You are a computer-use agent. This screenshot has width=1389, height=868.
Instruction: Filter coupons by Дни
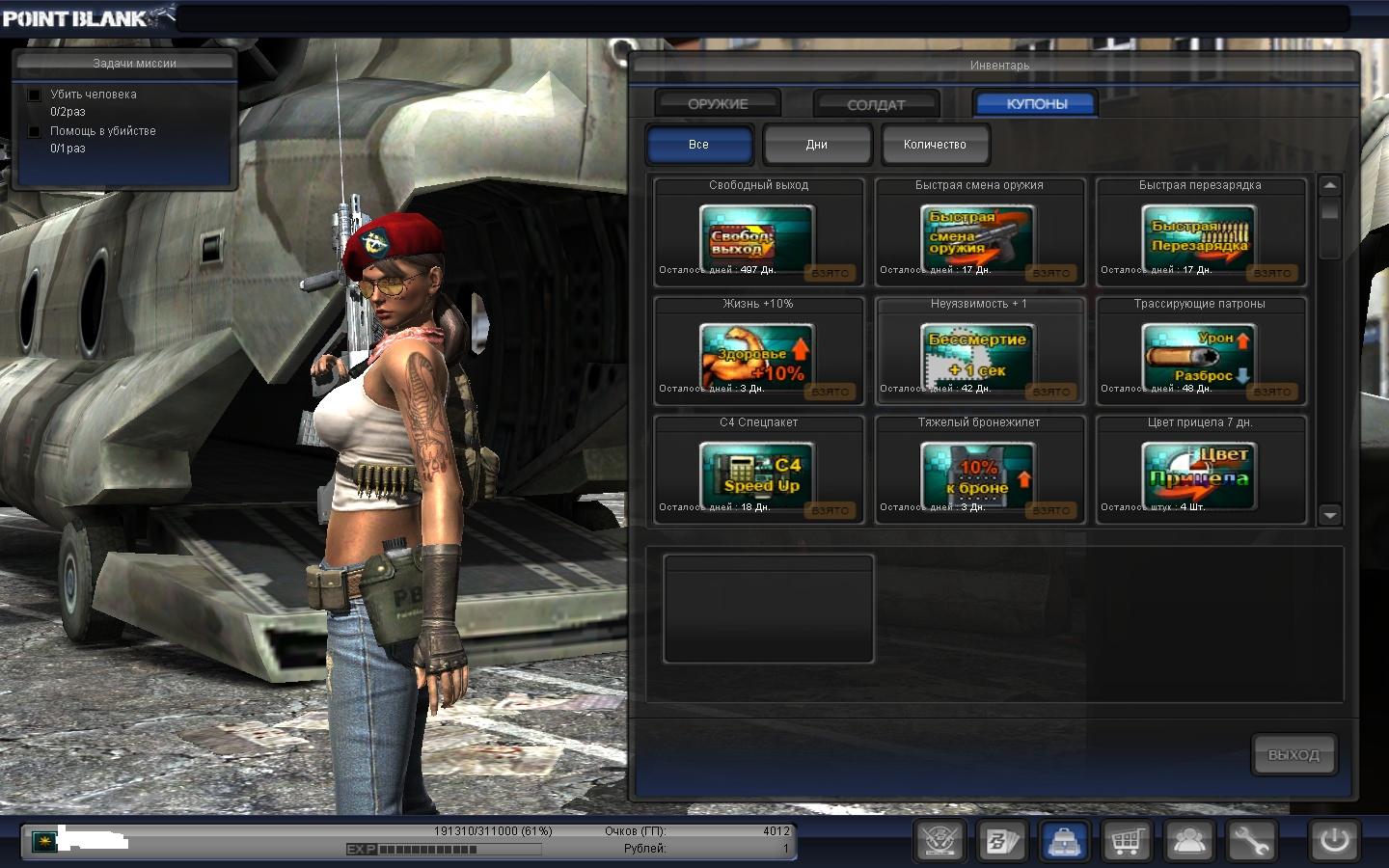point(817,145)
